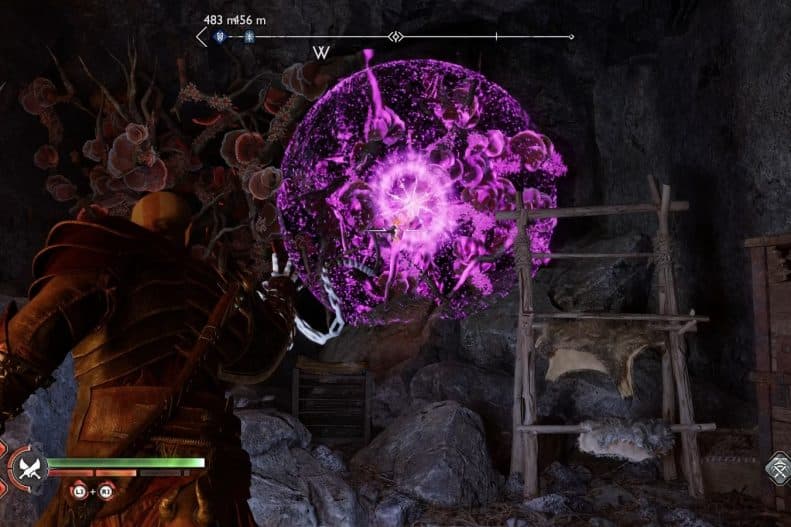791x527 pixels.
Task: Click the diamond rune icon
Action: [x=779, y=468]
